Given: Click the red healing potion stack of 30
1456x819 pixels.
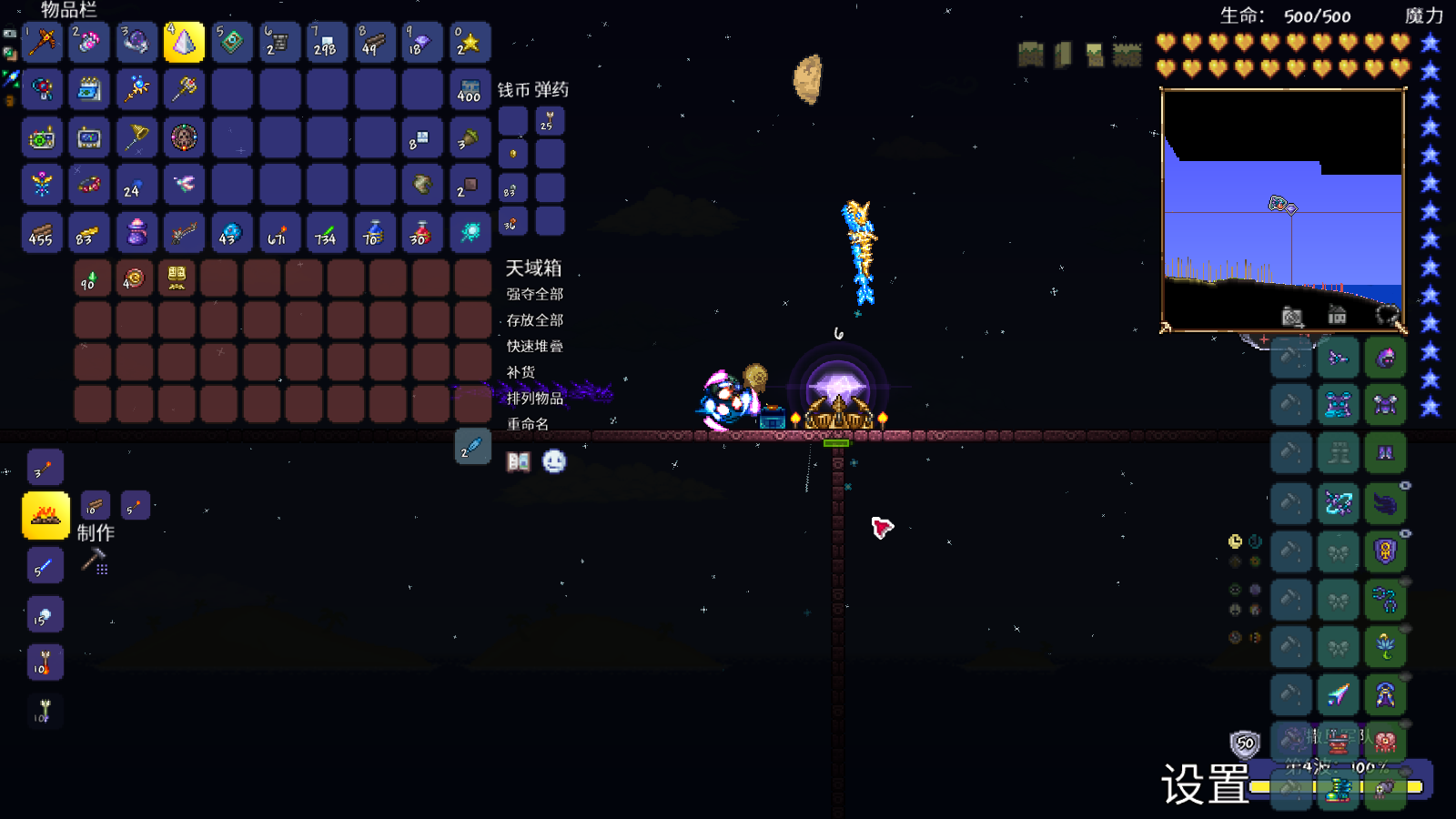Looking at the screenshot, I should click(421, 233).
